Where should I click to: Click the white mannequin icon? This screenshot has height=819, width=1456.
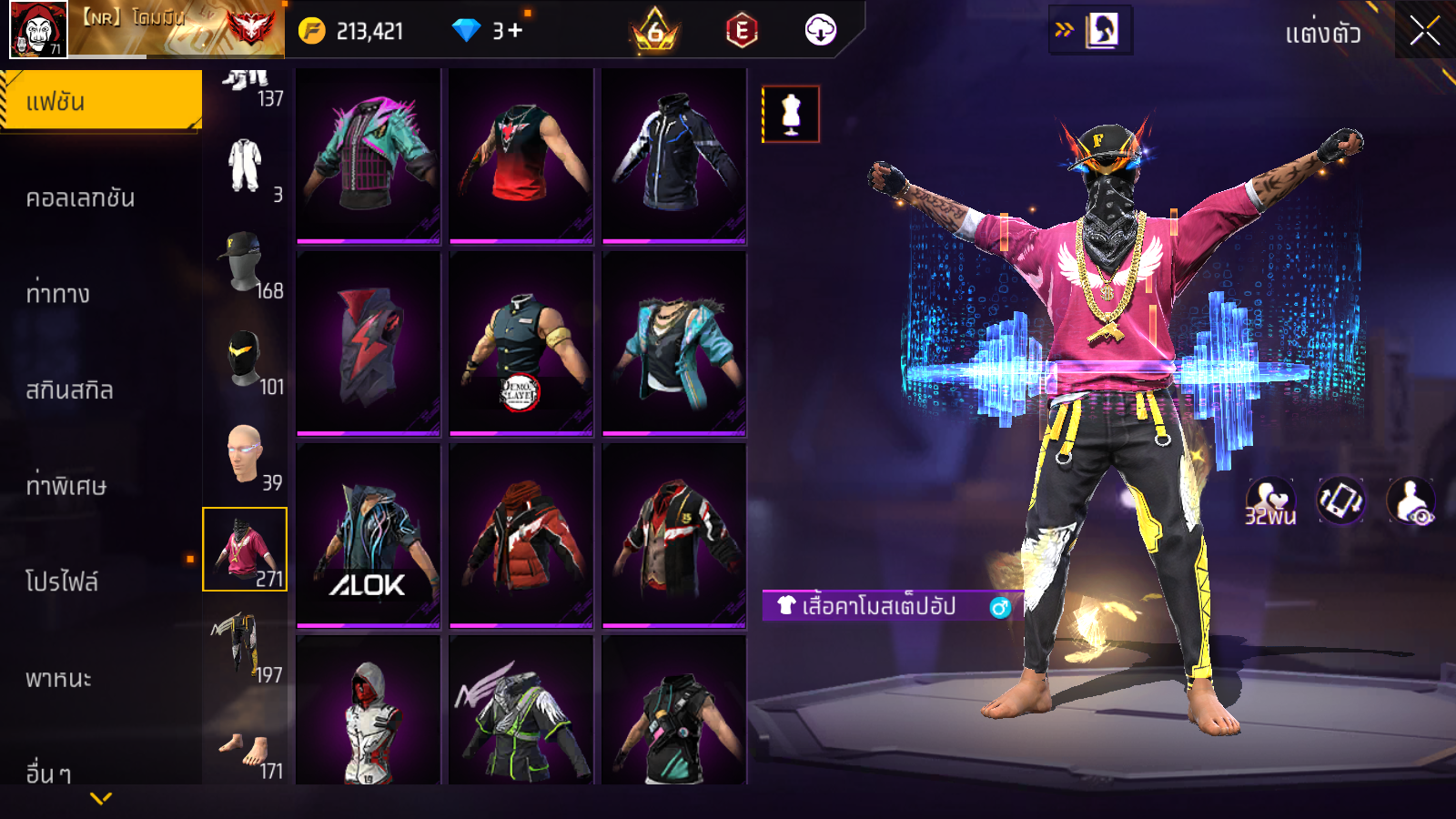click(791, 115)
